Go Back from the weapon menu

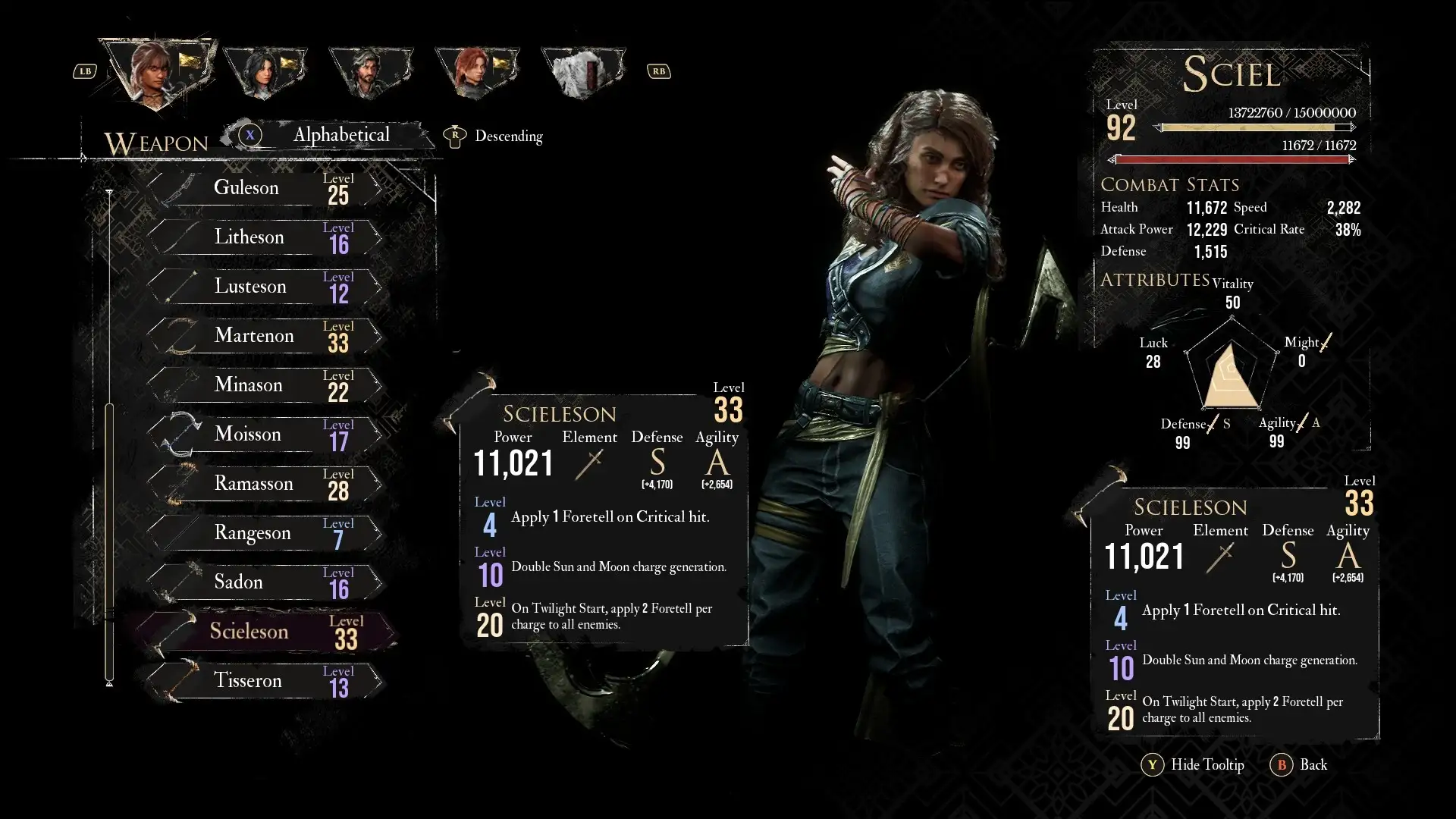click(x=1300, y=765)
